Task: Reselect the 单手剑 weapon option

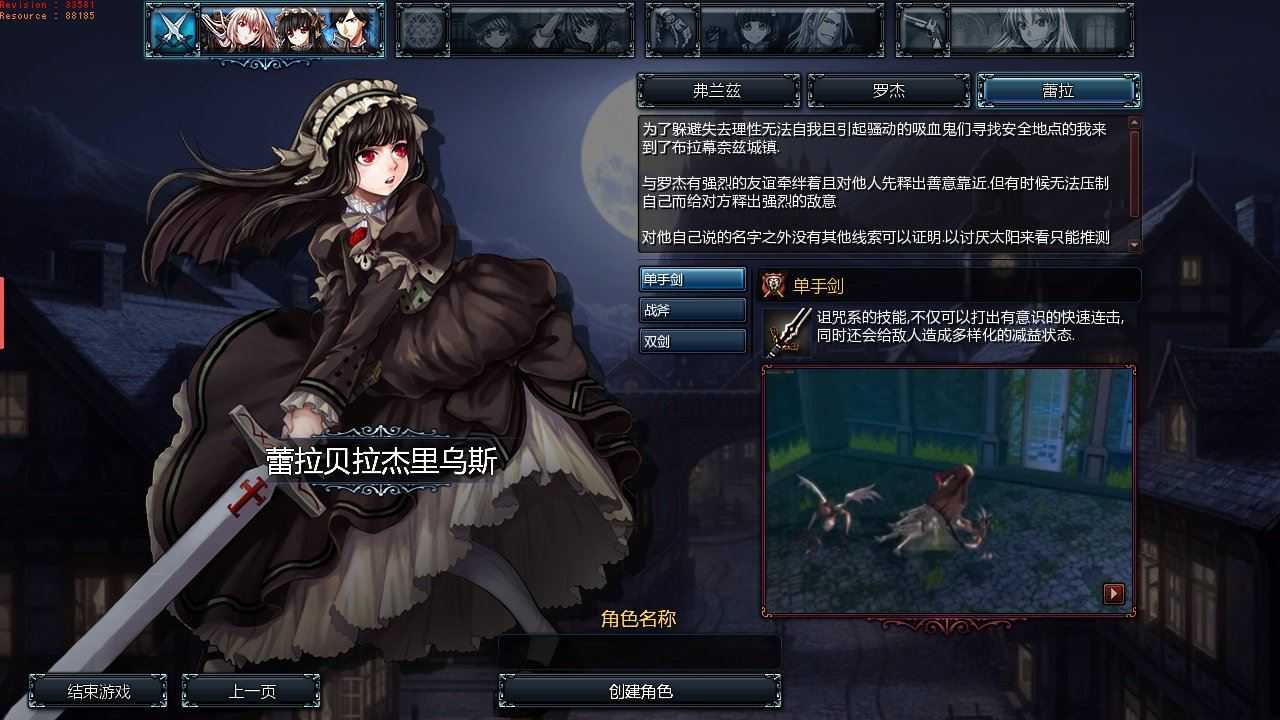Action: 693,279
